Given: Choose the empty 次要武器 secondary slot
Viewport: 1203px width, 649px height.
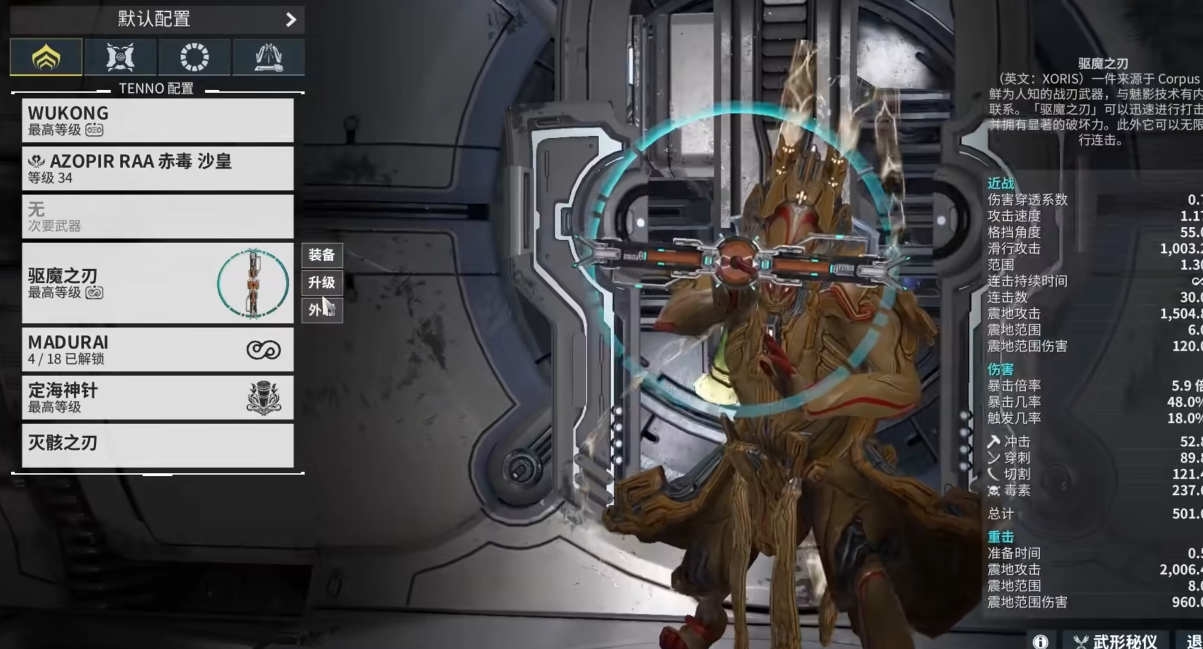Looking at the screenshot, I should coord(157,217).
